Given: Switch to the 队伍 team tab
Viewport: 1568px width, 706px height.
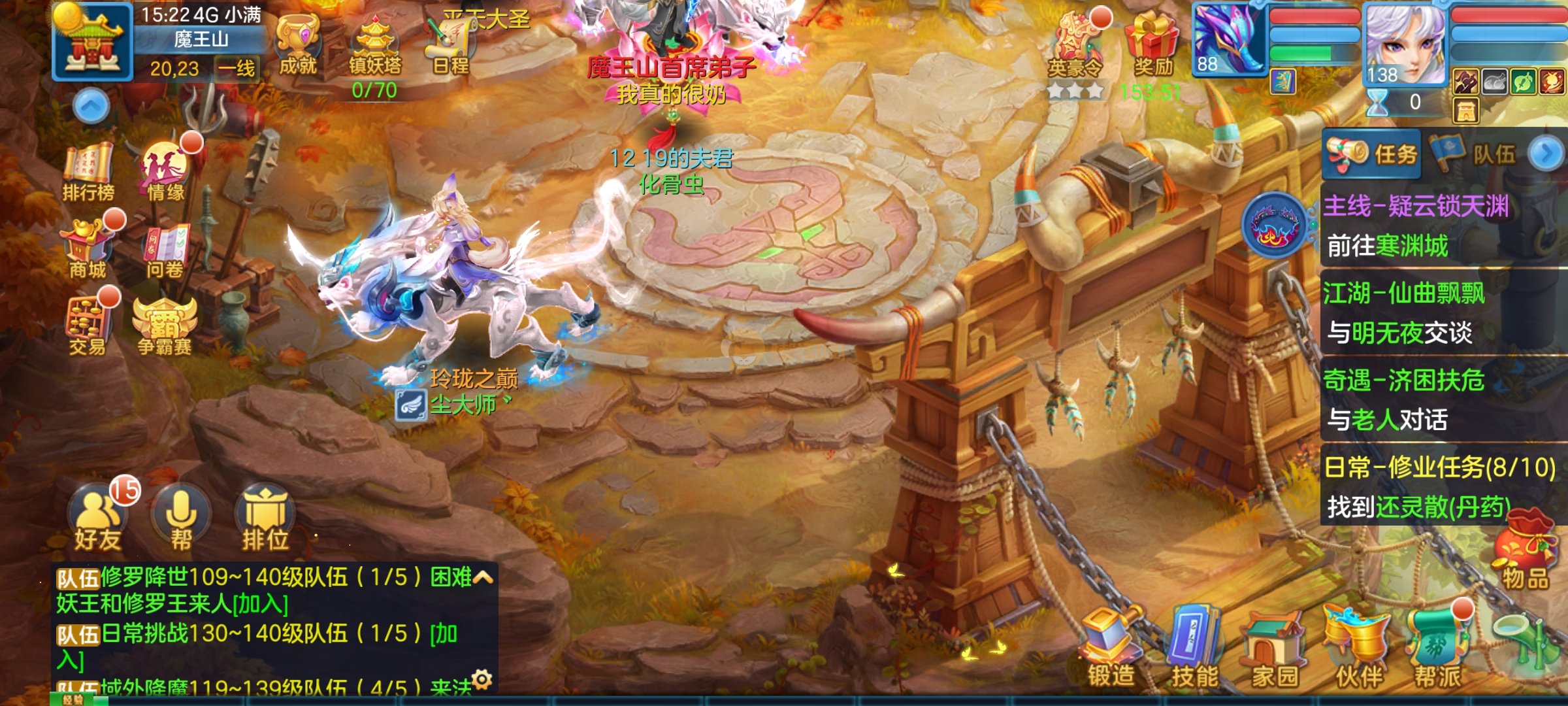Looking at the screenshot, I should [x=1478, y=154].
